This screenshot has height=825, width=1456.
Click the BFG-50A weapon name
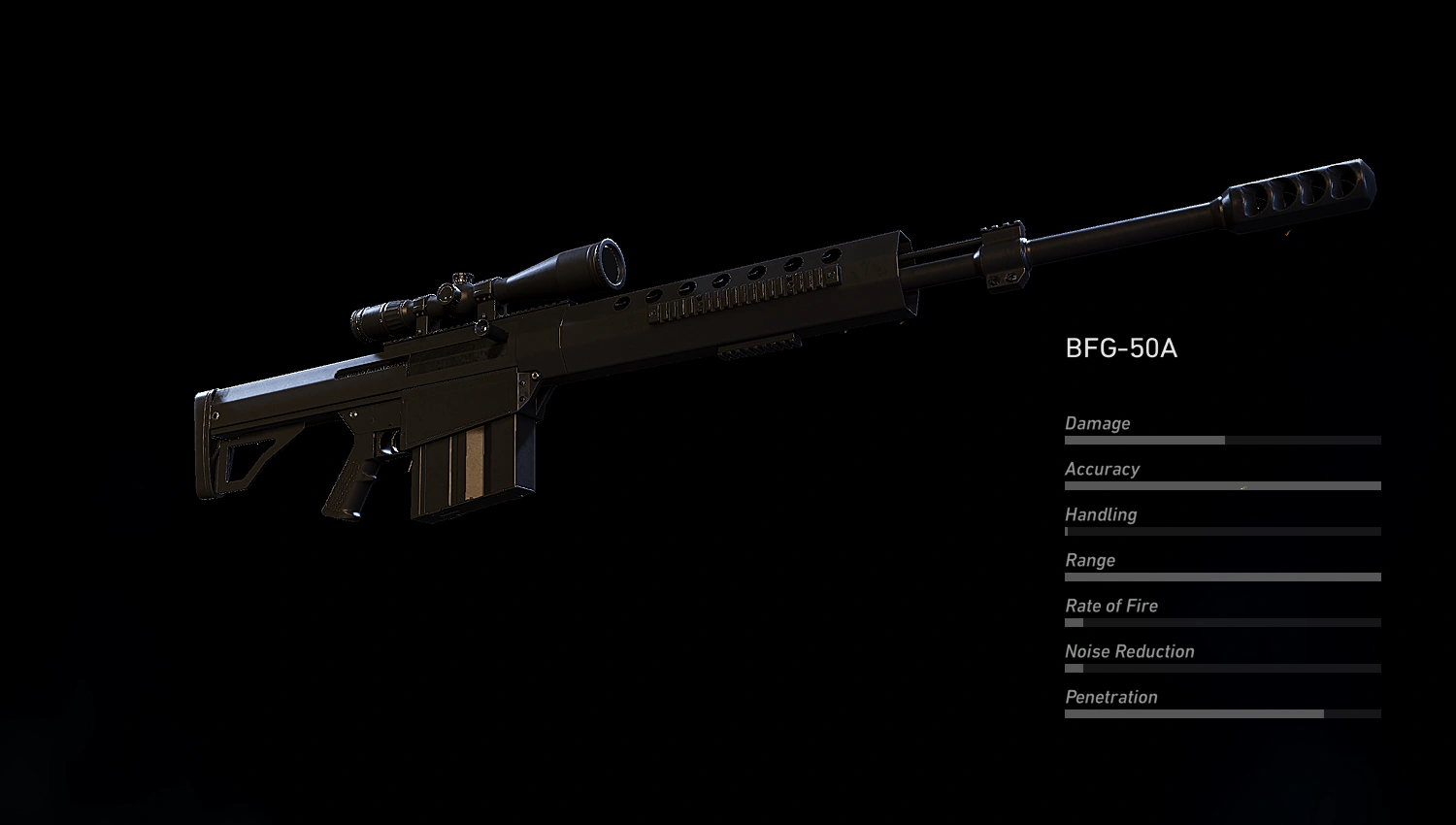click(x=1121, y=347)
